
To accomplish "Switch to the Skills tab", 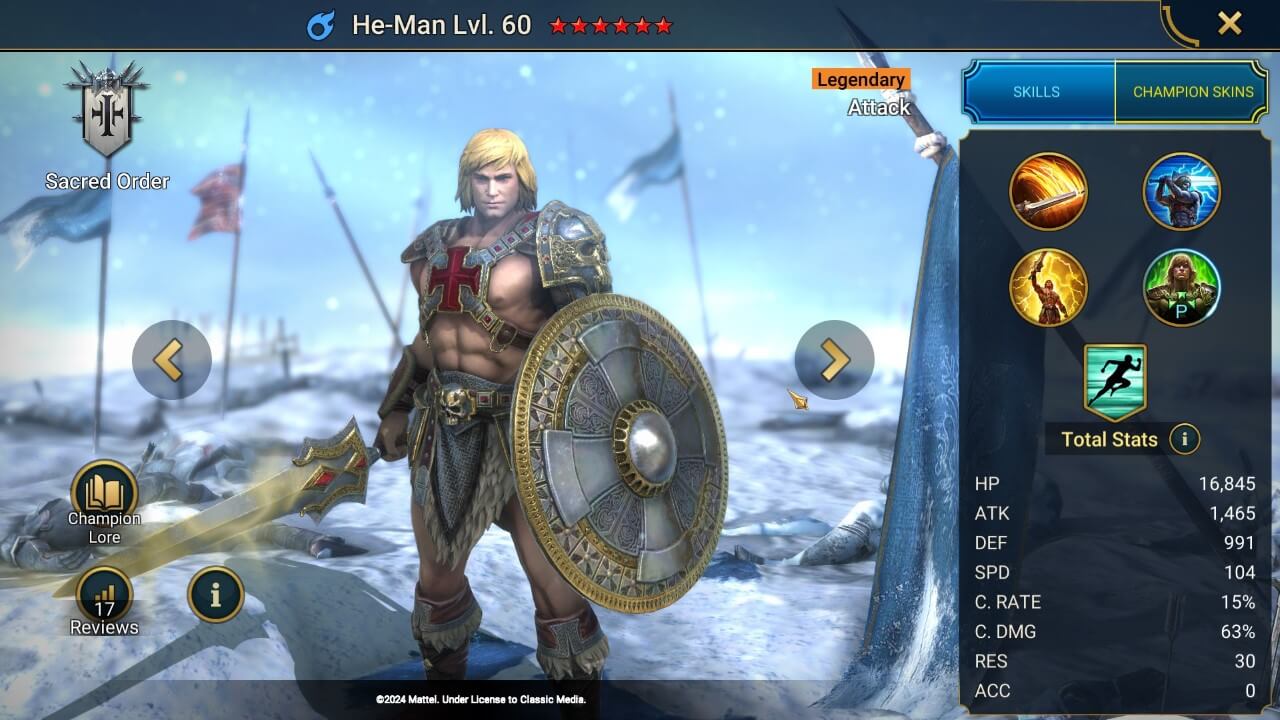I will [1037, 92].
